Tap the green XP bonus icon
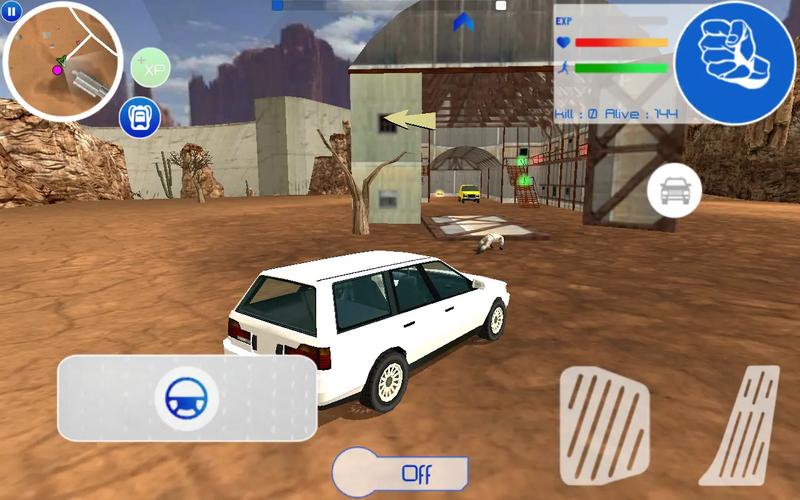Screen dimensions: 800x500 point(151,68)
